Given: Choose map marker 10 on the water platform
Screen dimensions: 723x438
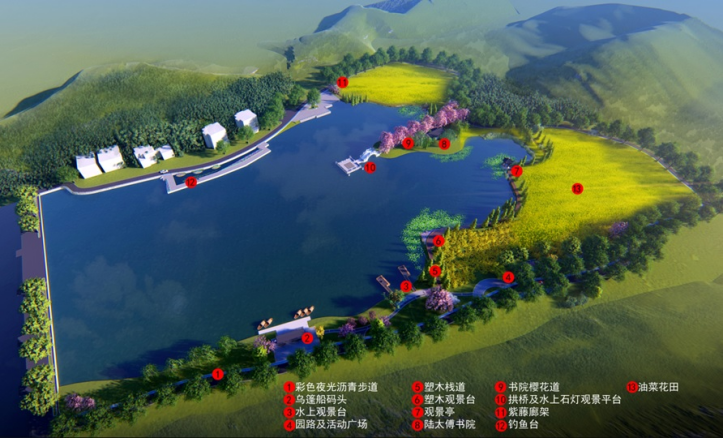Looking at the screenshot, I should [x=370, y=168].
